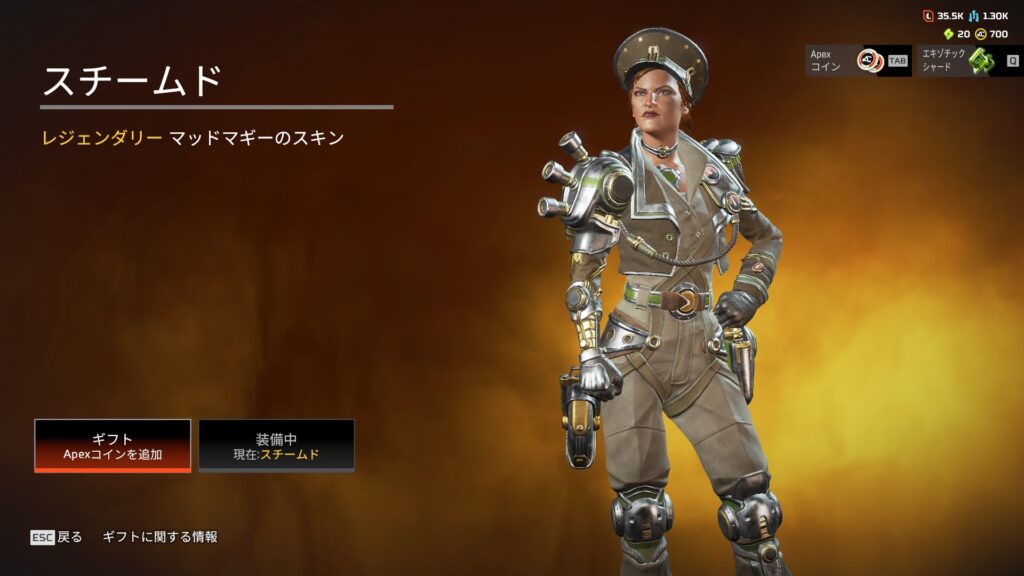This screenshot has height=576, width=1024.
Task: Show ギフトに関する情報 gift info
Action: pos(160,537)
